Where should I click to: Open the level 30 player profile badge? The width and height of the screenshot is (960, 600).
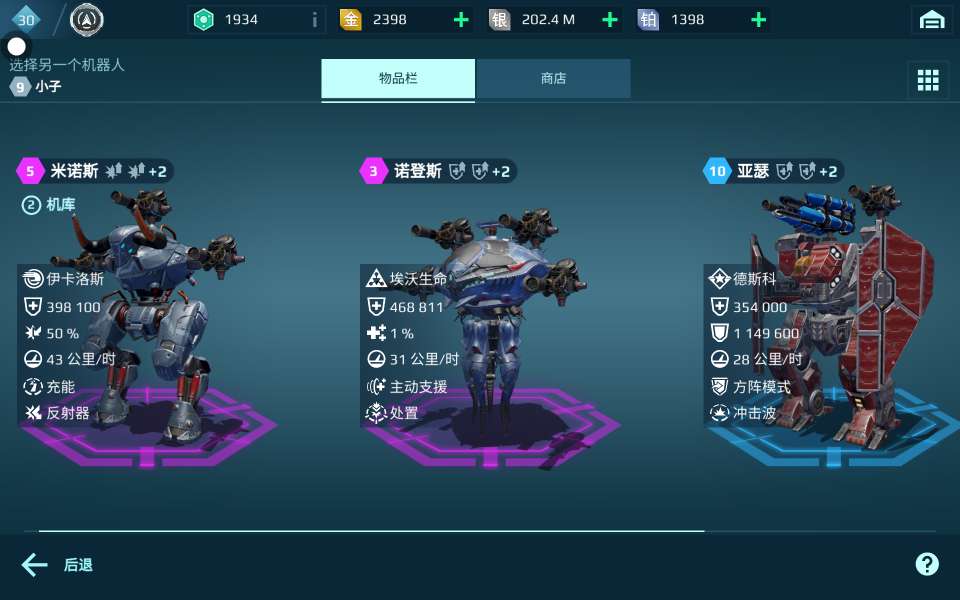(x=27, y=19)
